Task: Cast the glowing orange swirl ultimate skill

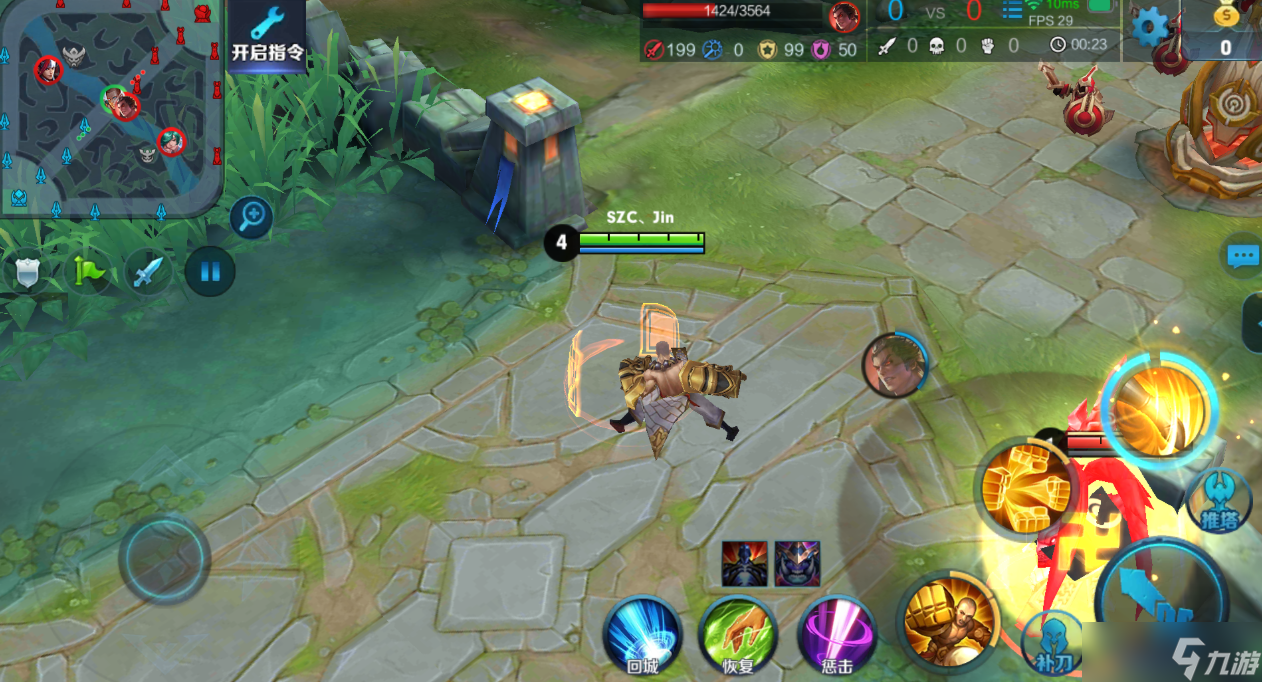Action: pos(1159,408)
